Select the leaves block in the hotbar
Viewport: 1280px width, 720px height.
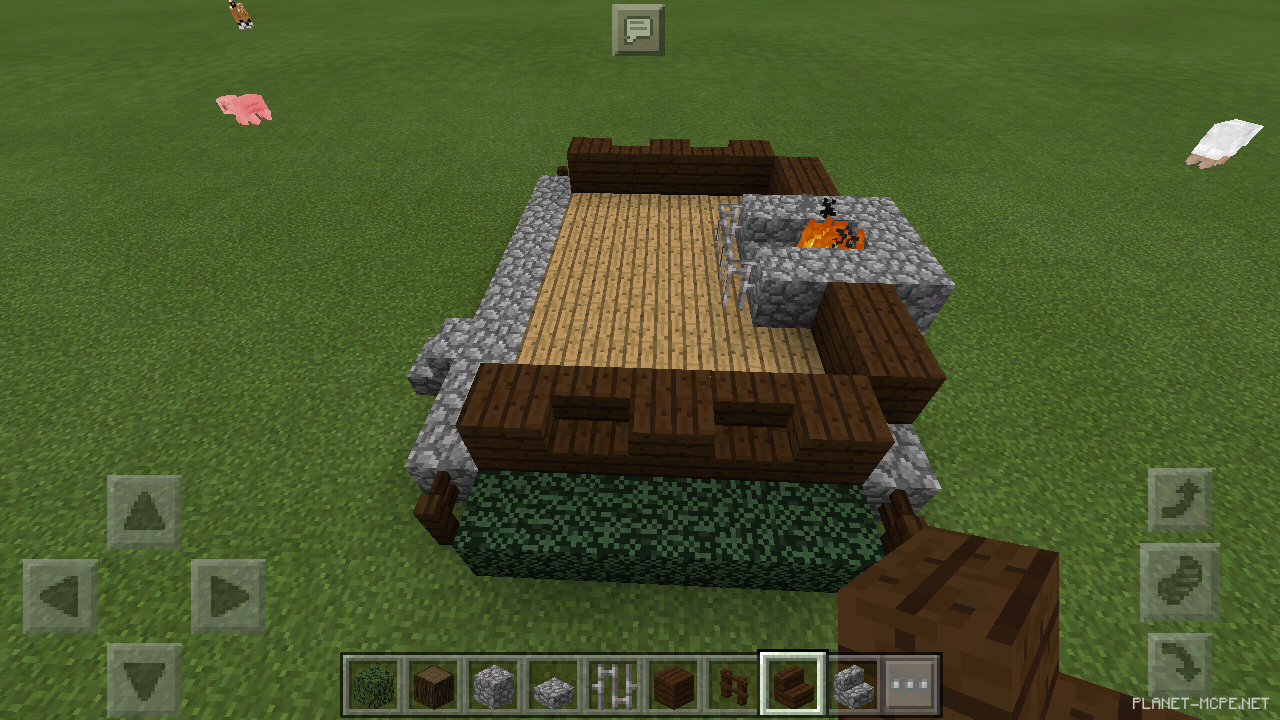click(x=373, y=683)
